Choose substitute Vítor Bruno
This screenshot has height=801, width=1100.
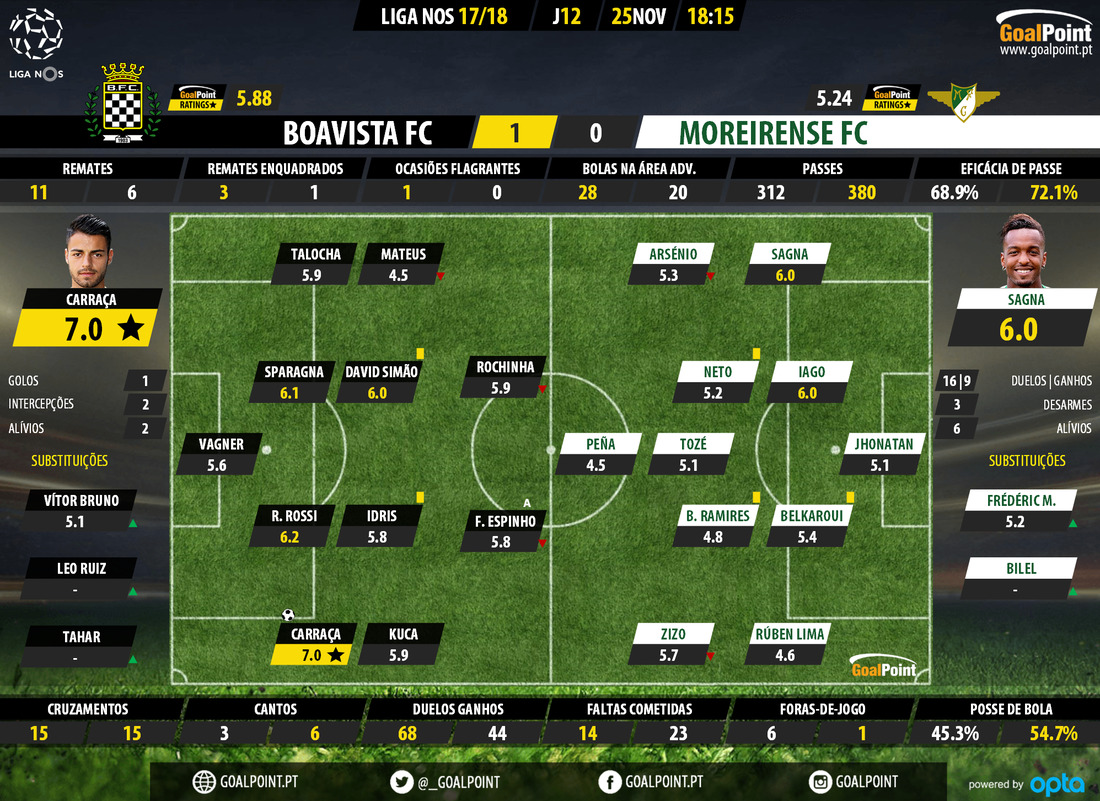[x=82, y=510]
